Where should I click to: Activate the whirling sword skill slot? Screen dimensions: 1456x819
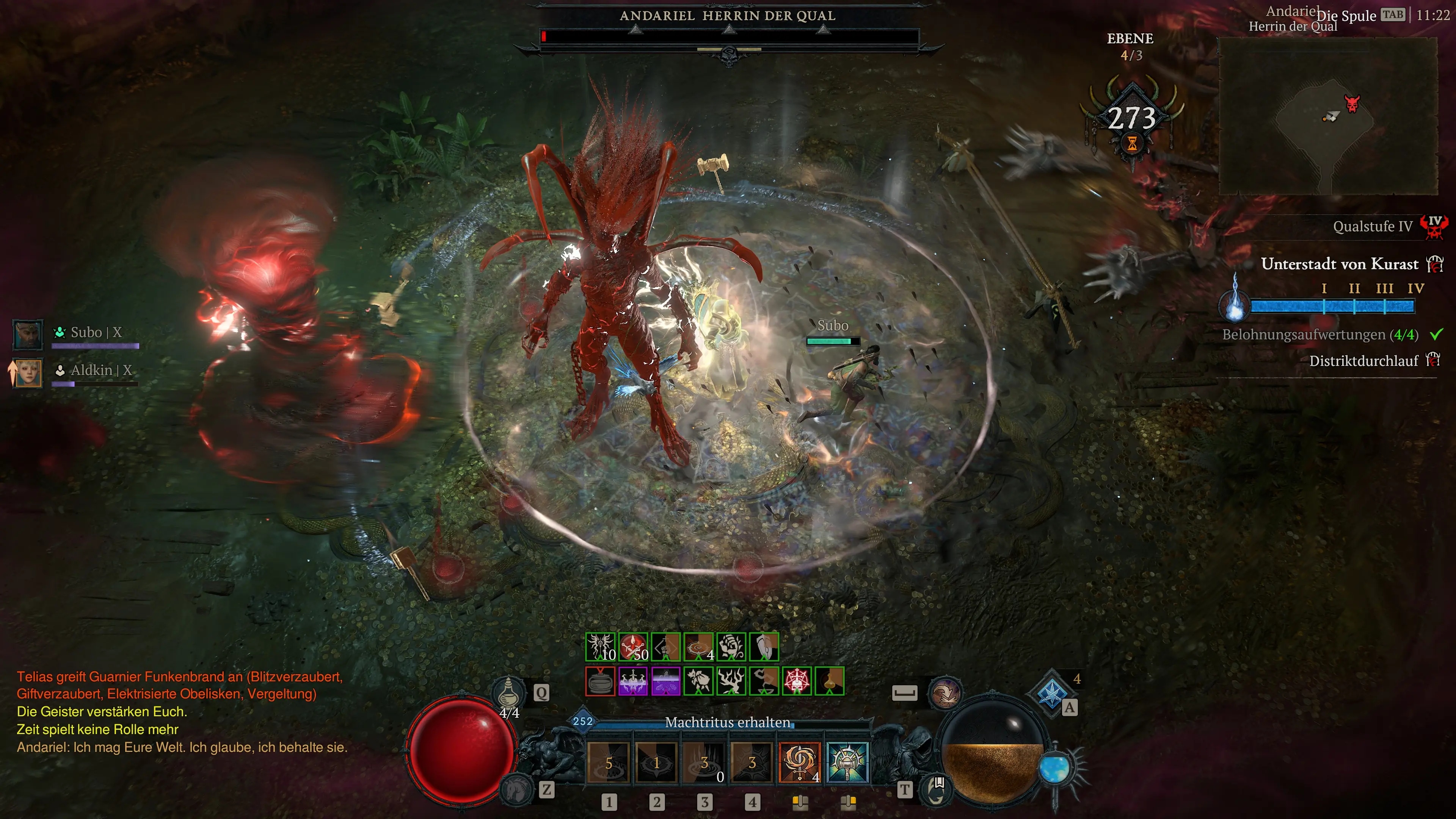point(799,762)
